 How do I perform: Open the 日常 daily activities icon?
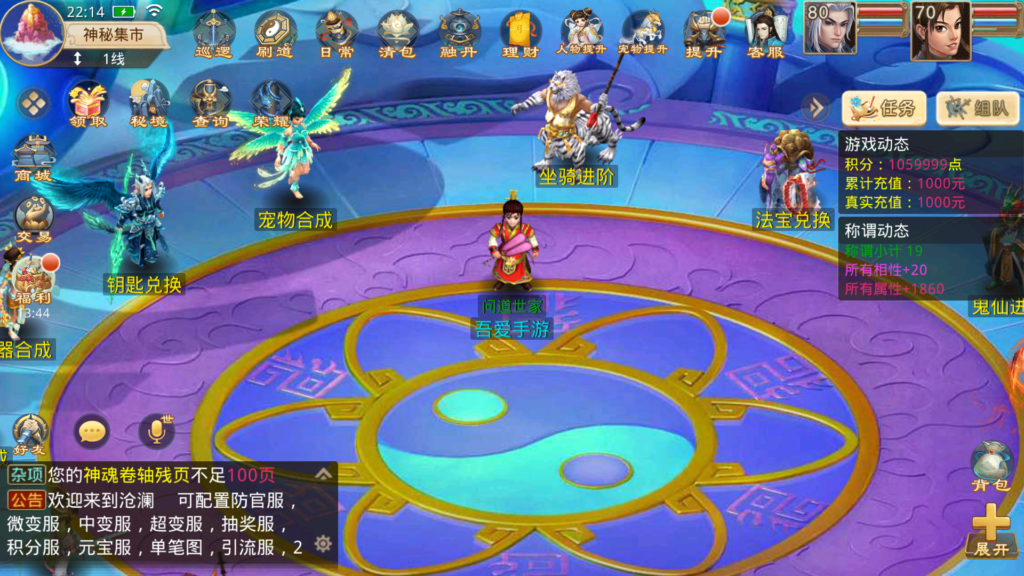click(x=336, y=33)
